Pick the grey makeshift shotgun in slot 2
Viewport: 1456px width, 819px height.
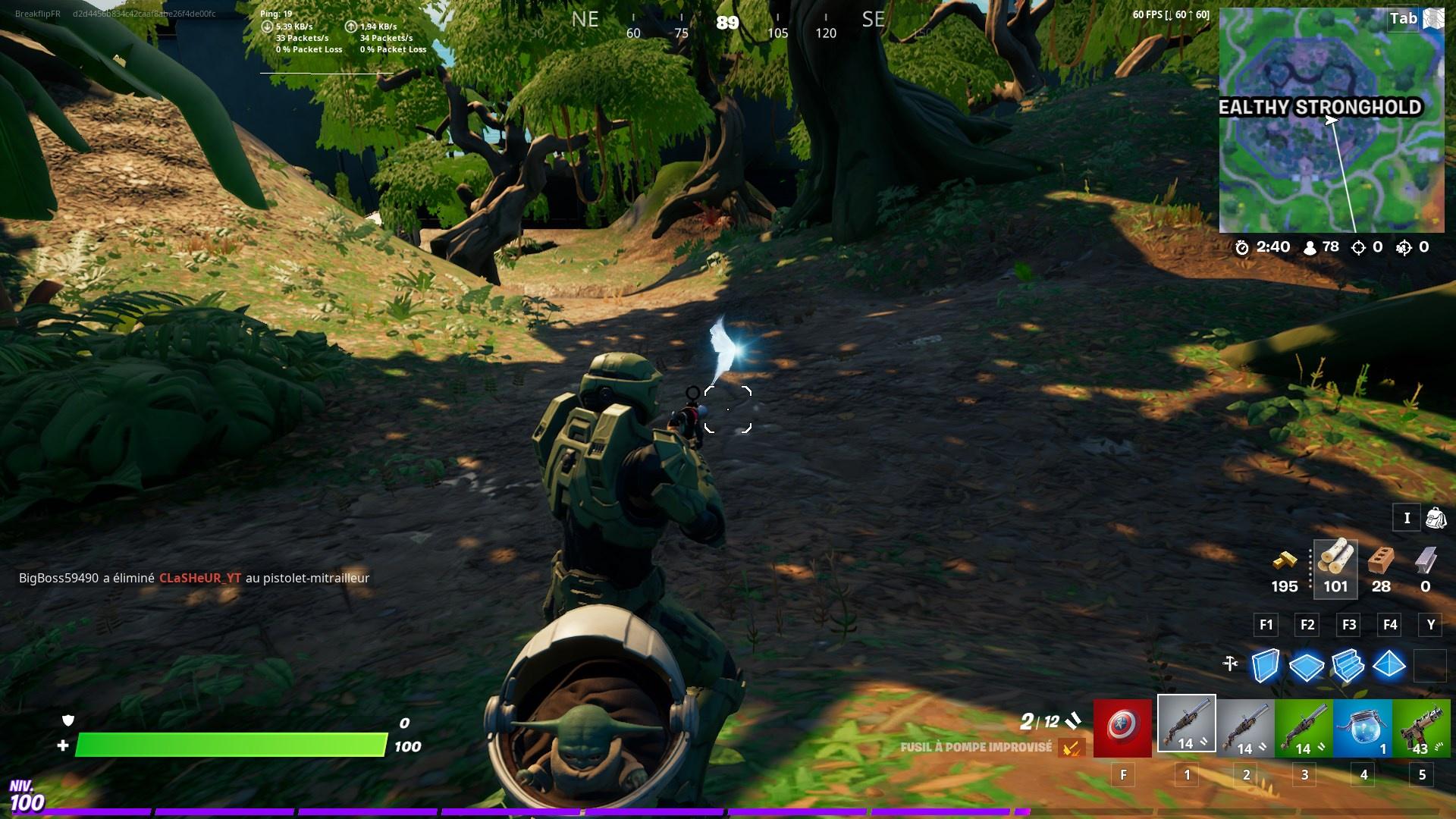coord(1246,729)
